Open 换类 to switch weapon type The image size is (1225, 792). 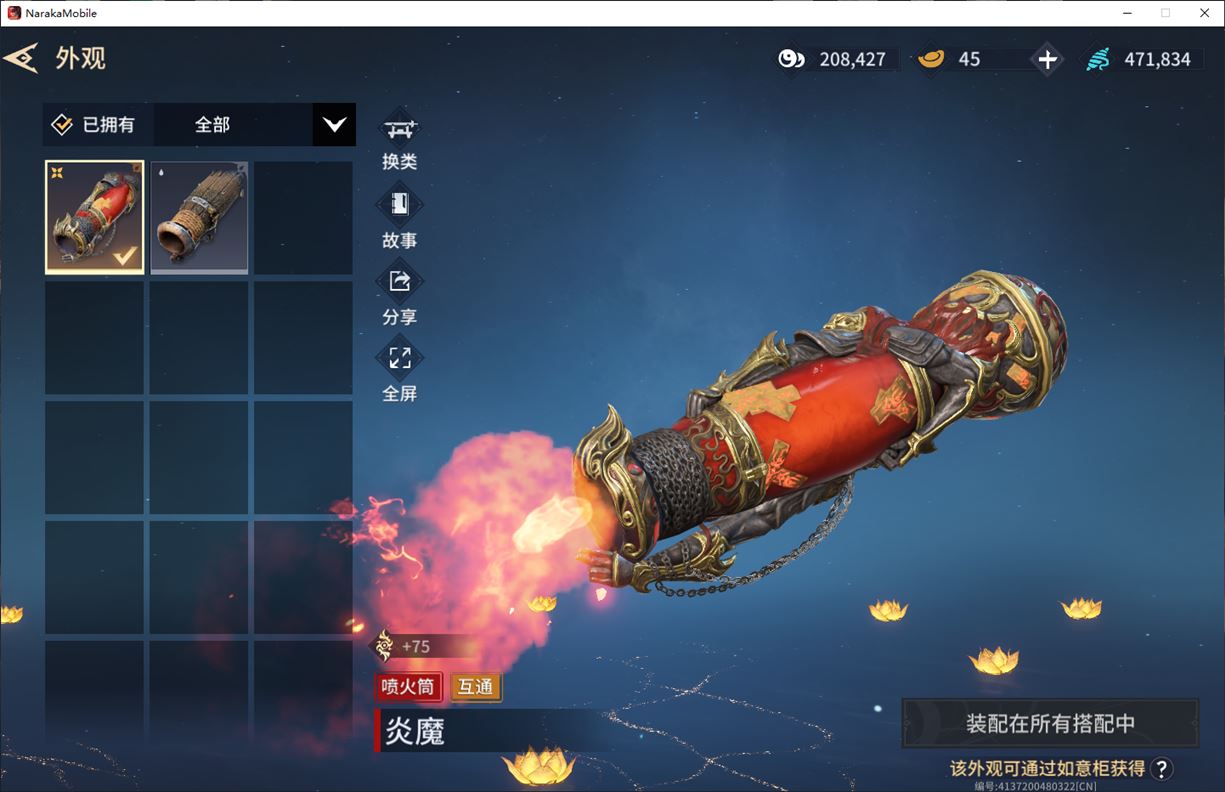point(400,140)
